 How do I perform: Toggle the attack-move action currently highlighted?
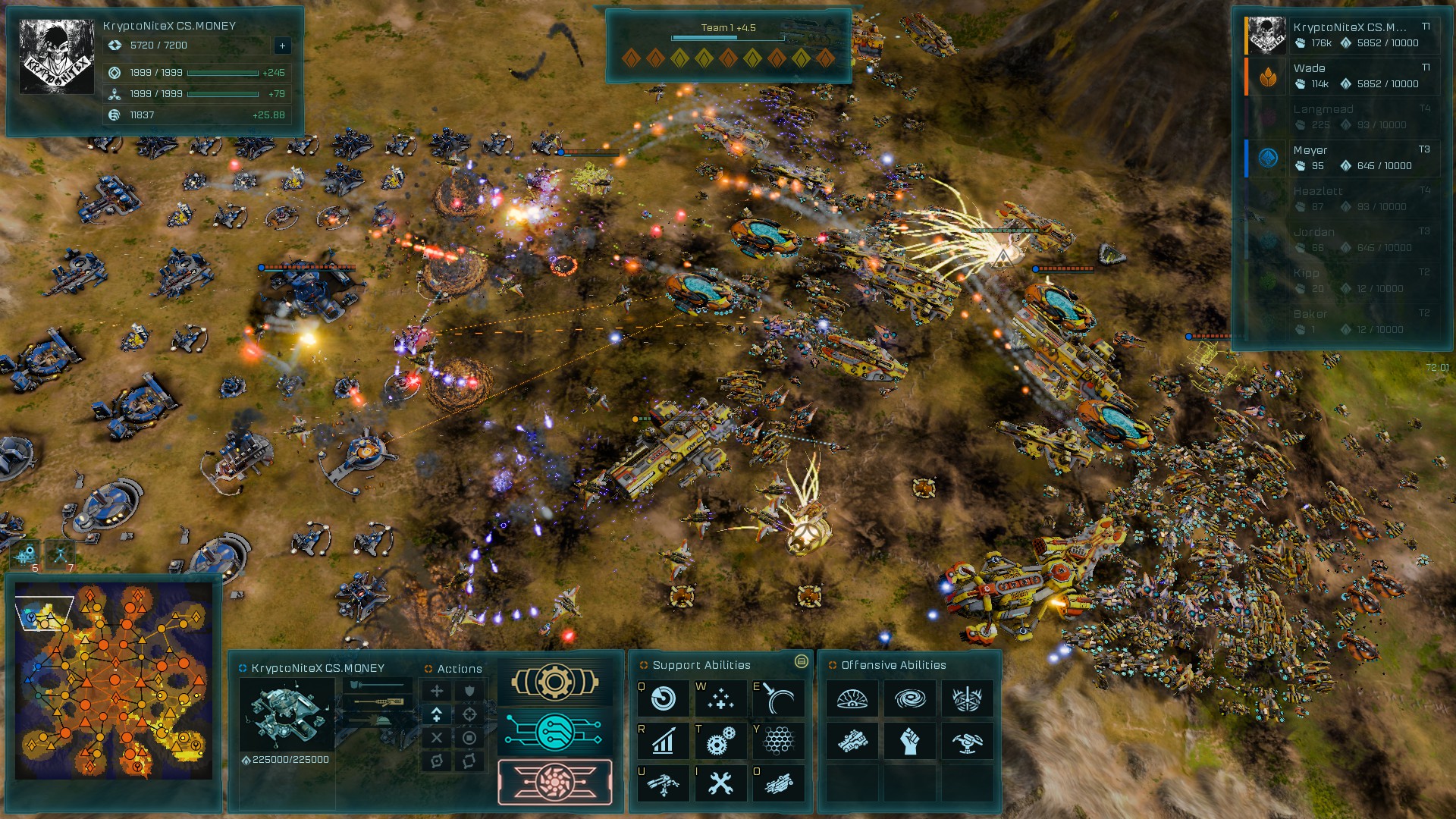point(437,714)
